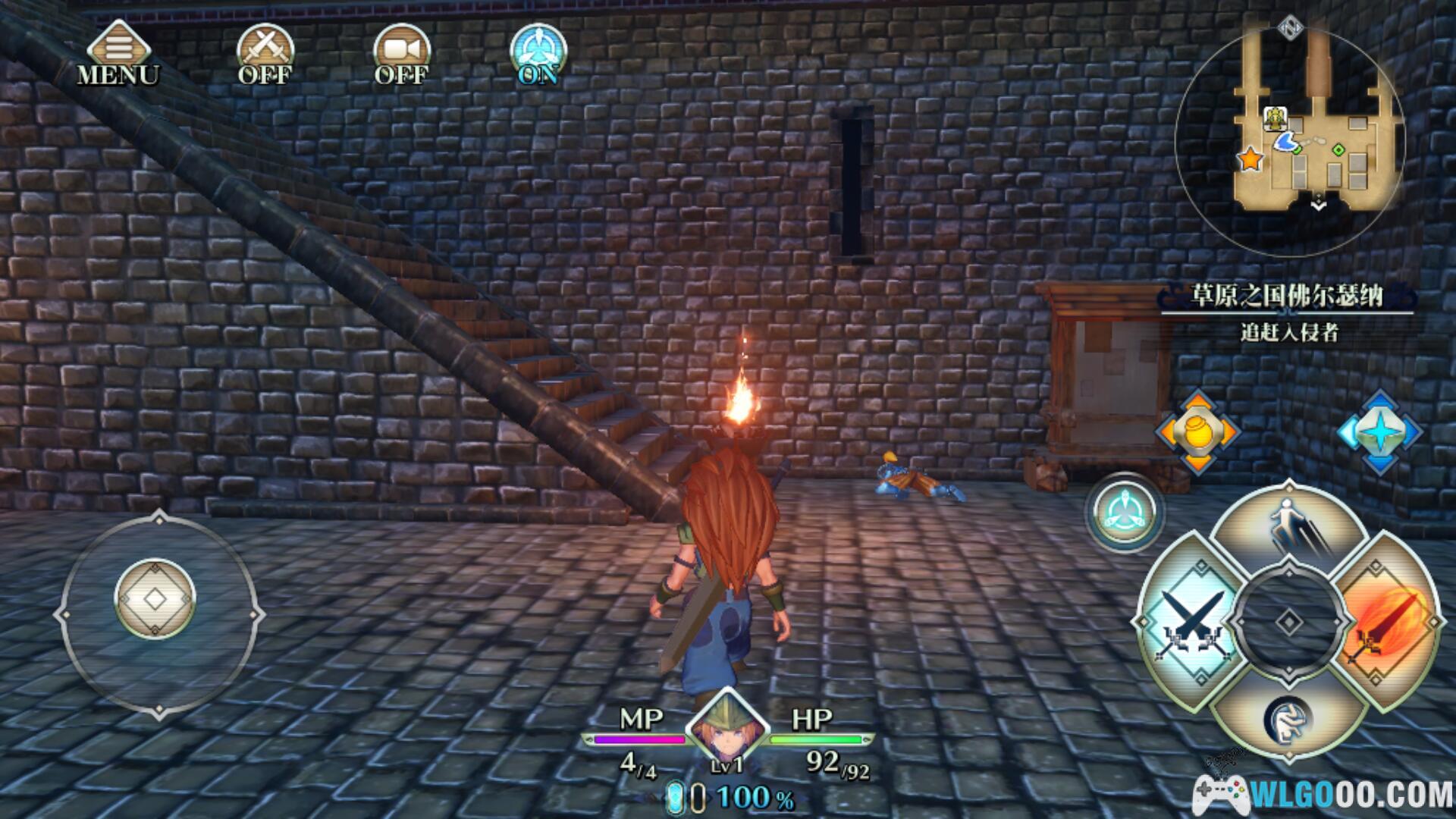This screenshot has width=1456, height=819.
Task: Tap the round teal lock-on button
Action: click(x=1125, y=512)
